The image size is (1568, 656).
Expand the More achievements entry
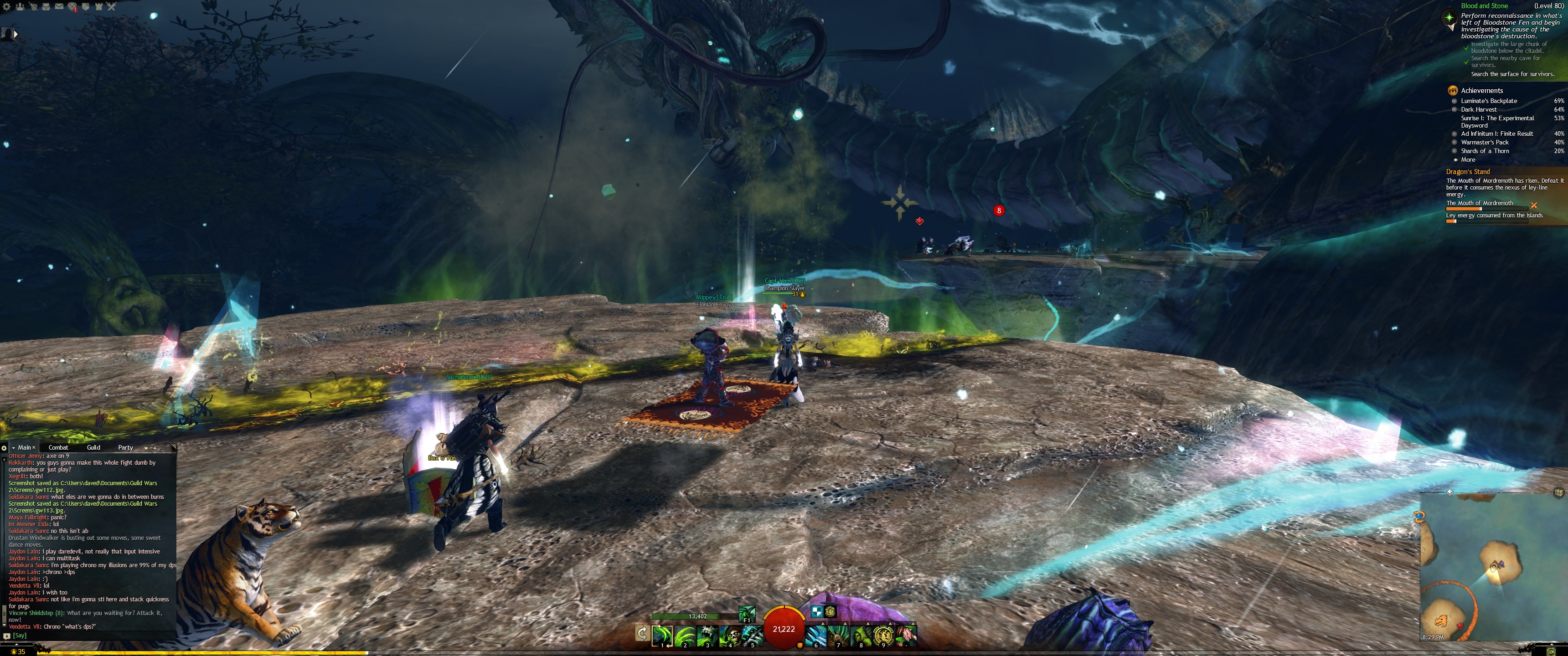(1468, 159)
